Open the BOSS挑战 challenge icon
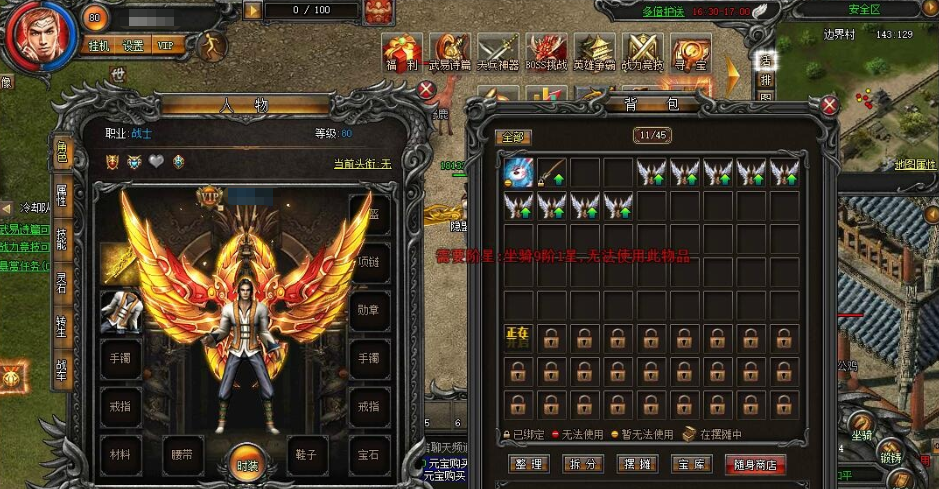The image size is (939, 489). (547, 51)
